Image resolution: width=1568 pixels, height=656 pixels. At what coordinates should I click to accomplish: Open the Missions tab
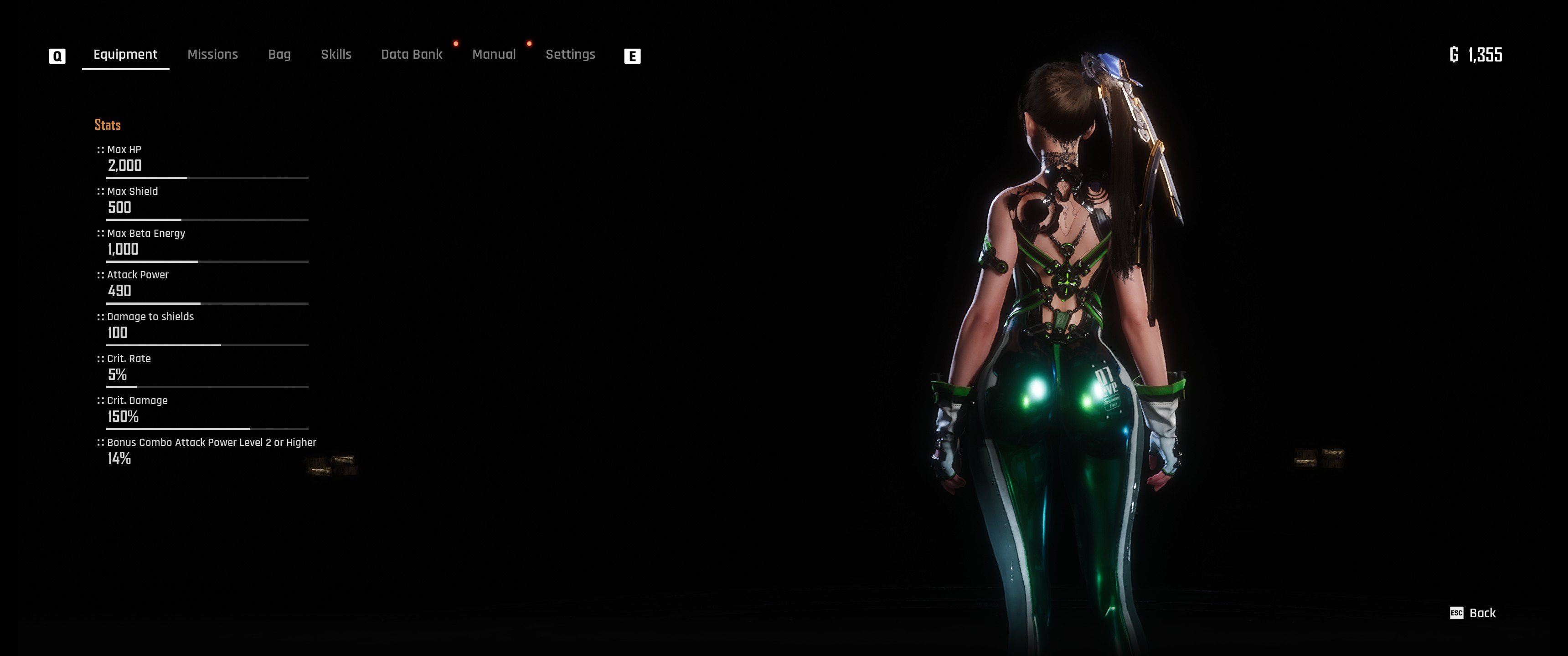[212, 55]
